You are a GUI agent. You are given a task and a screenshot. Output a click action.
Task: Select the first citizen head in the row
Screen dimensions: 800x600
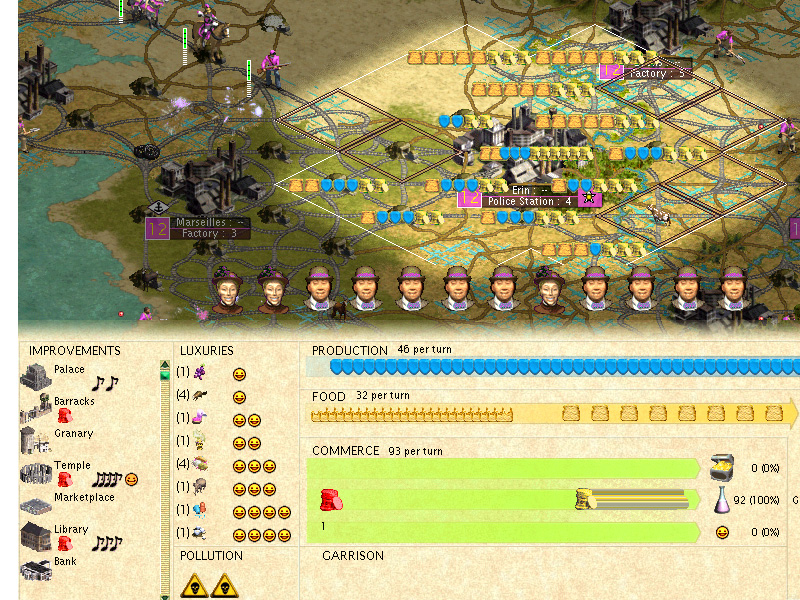click(228, 289)
